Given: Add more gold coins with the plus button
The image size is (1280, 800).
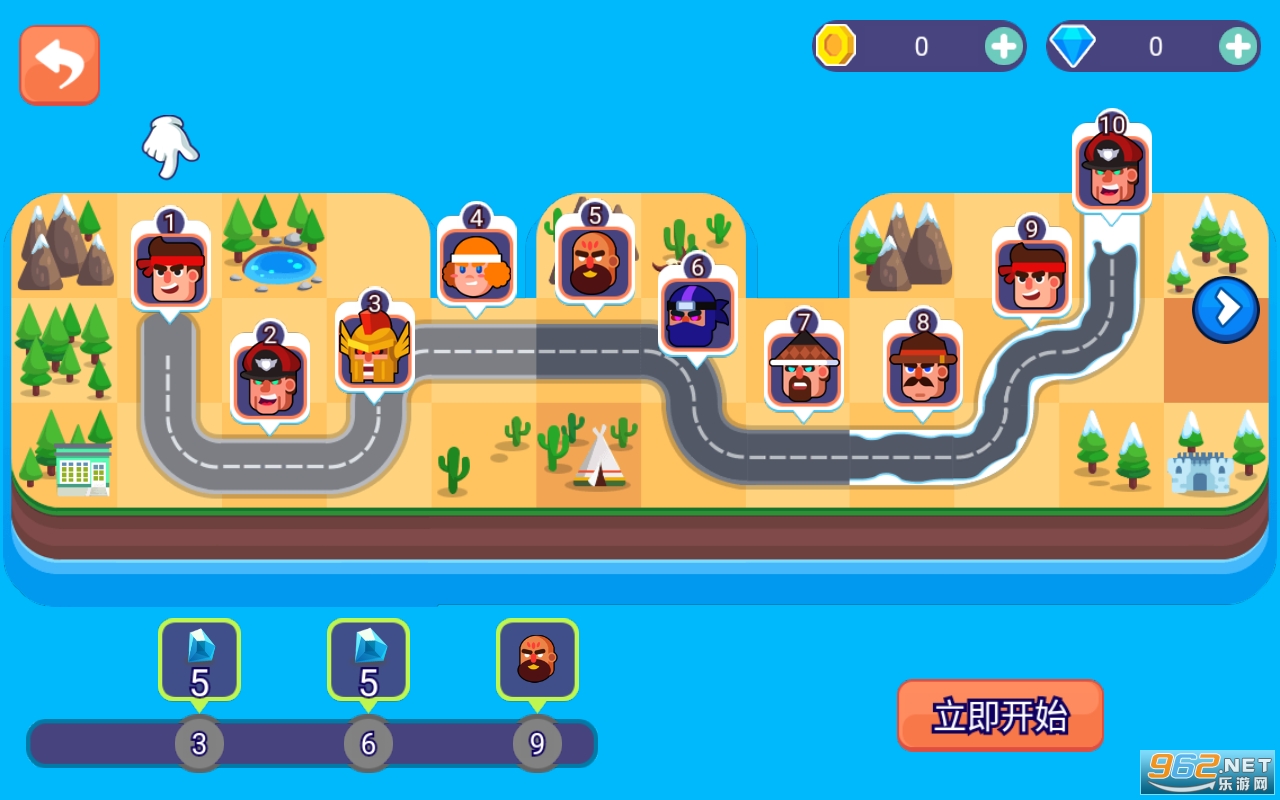Looking at the screenshot, I should point(1002,46).
